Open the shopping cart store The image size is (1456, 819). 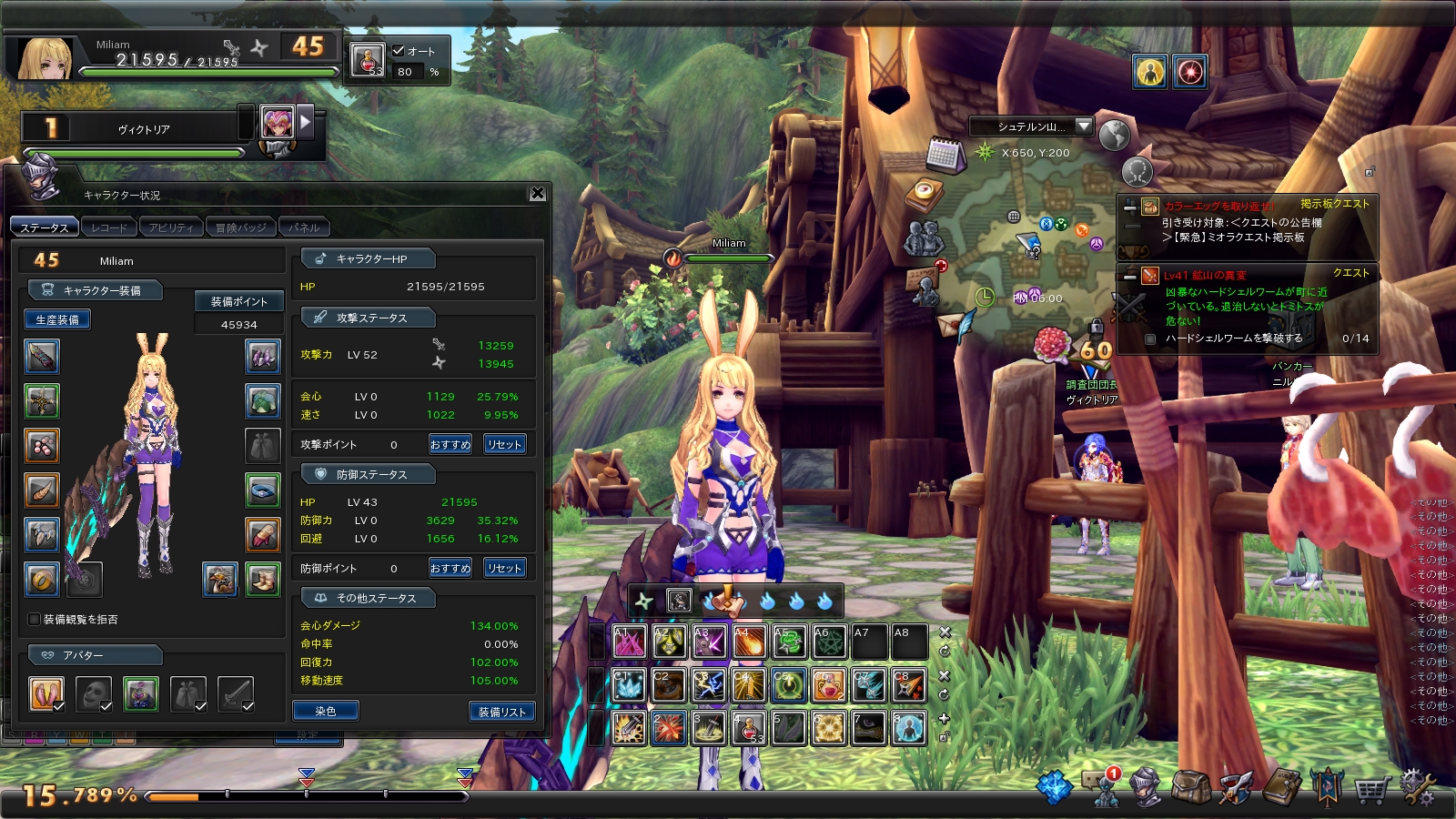(x=1371, y=788)
